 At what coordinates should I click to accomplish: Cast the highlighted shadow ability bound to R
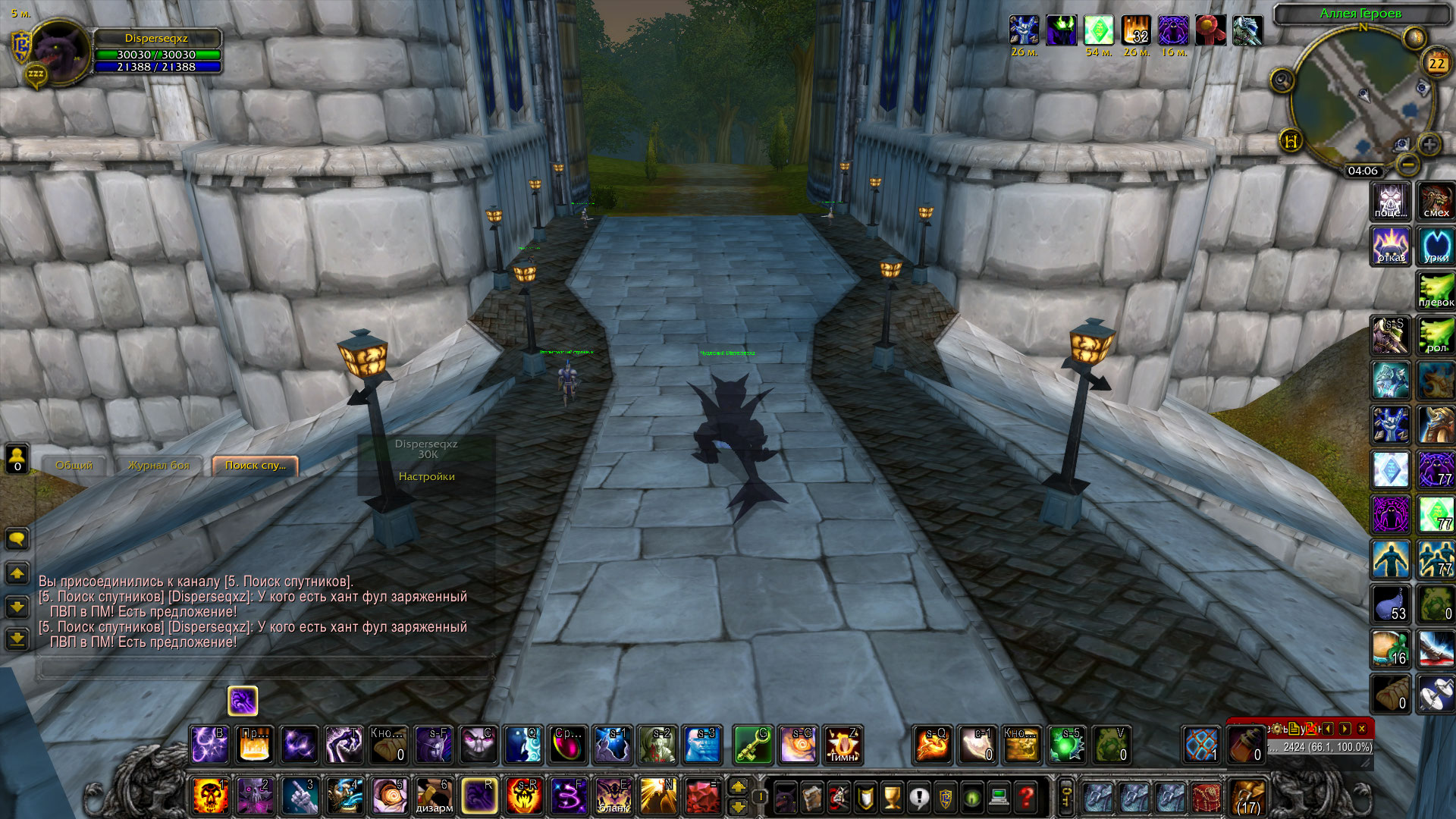coord(479,796)
